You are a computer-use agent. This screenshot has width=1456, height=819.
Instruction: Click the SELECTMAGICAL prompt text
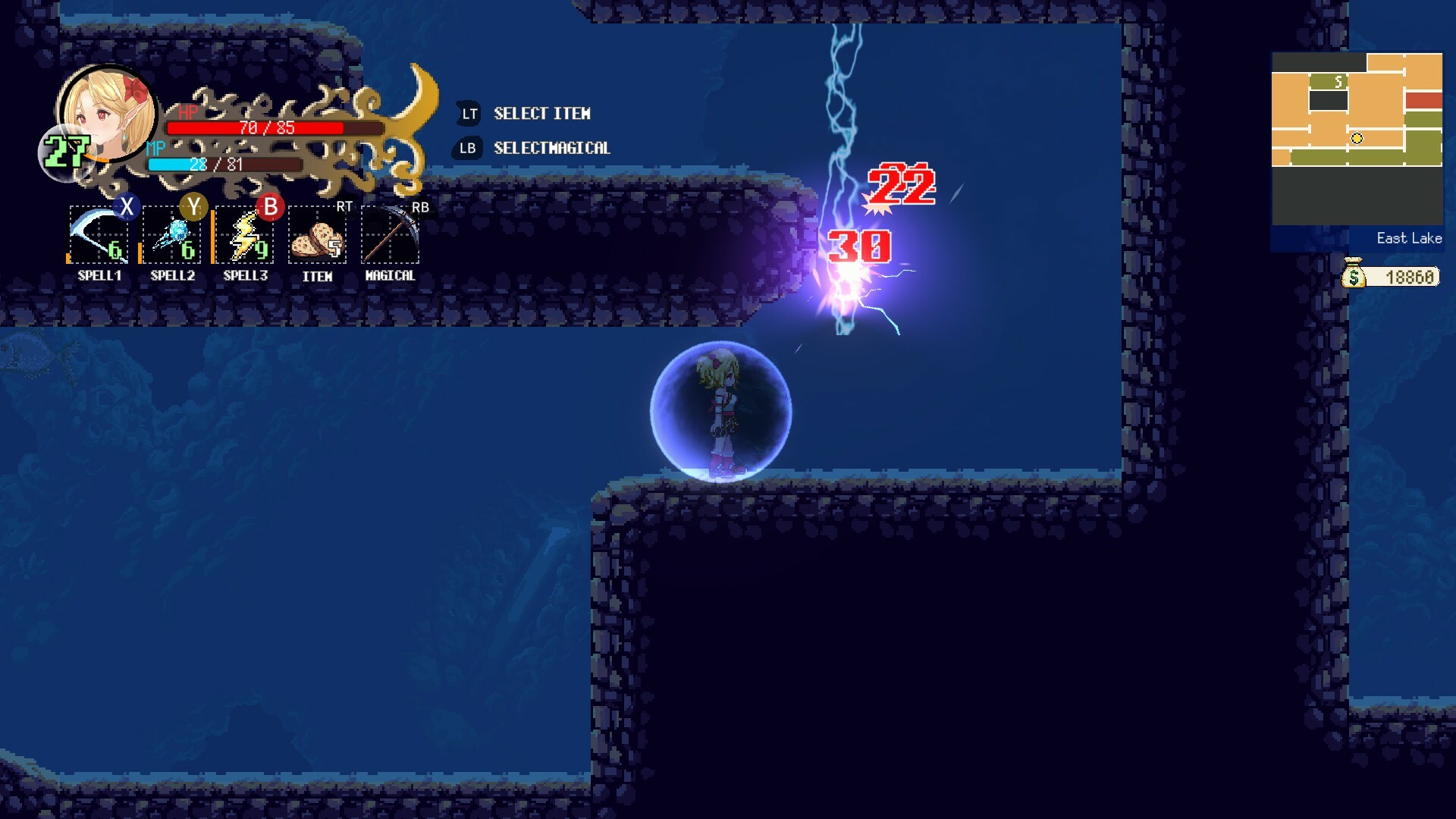point(552,148)
